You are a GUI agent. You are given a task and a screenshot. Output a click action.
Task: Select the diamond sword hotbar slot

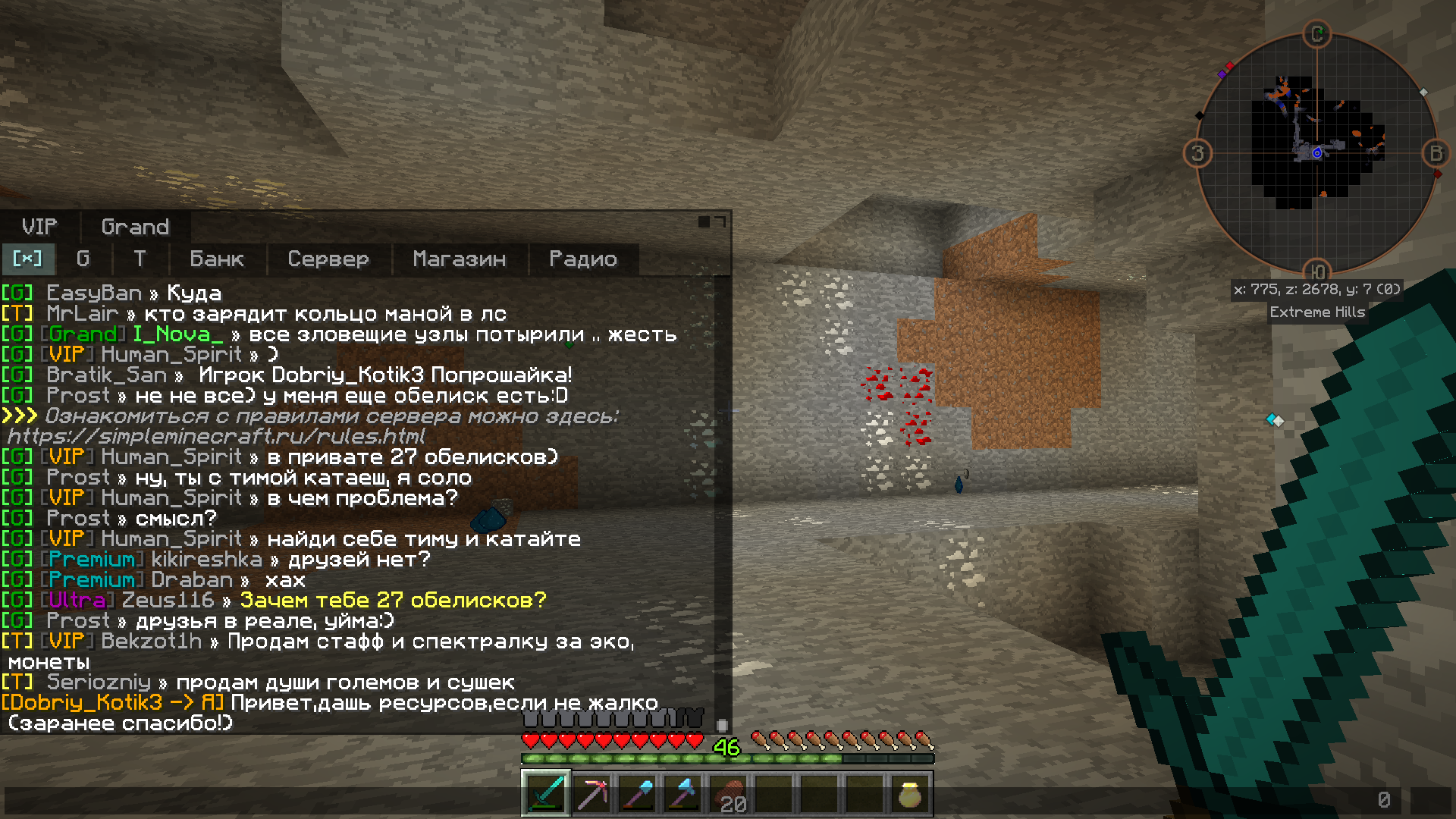coord(546,794)
